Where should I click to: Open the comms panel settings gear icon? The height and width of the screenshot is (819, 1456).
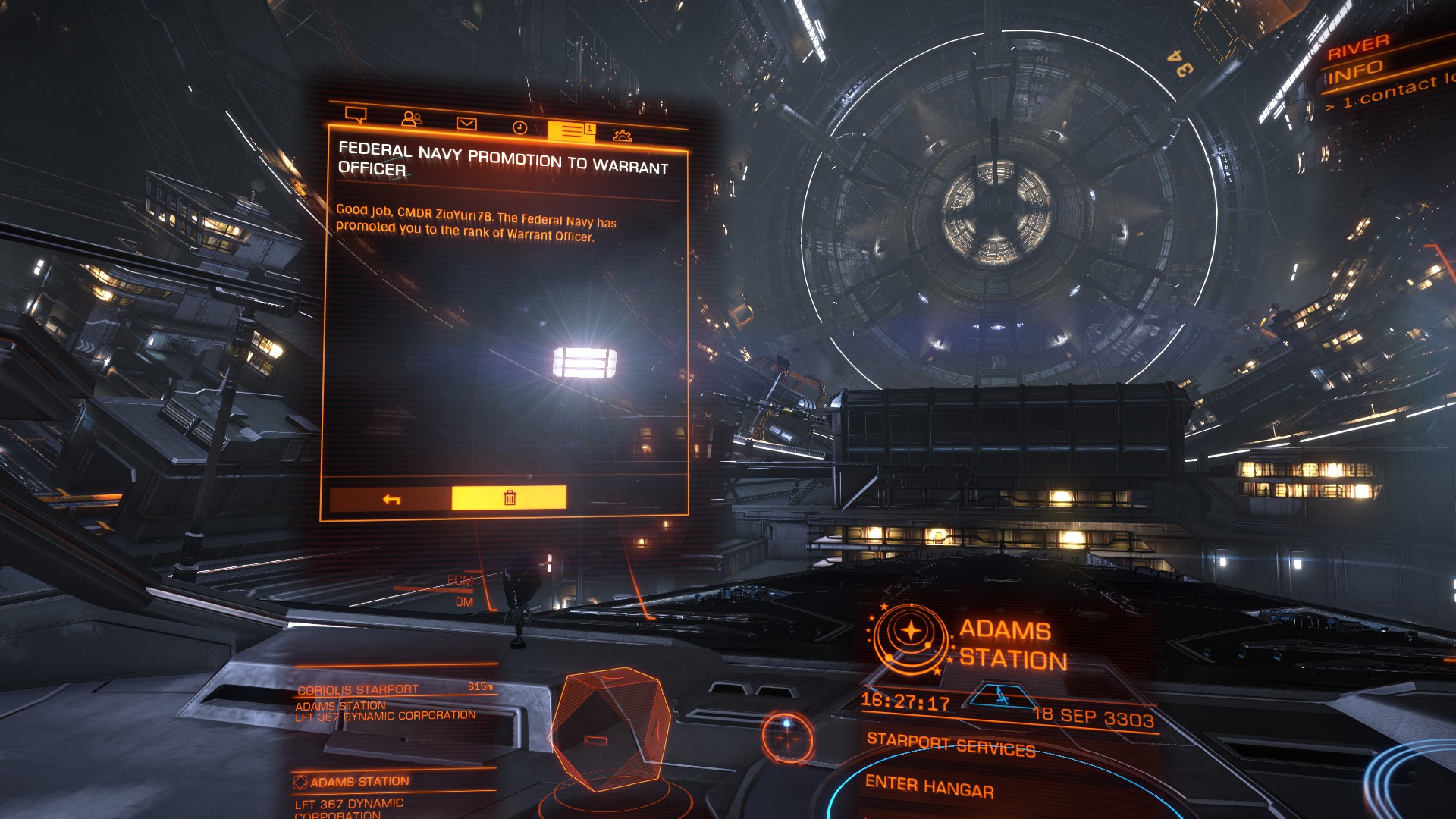tap(622, 133)
